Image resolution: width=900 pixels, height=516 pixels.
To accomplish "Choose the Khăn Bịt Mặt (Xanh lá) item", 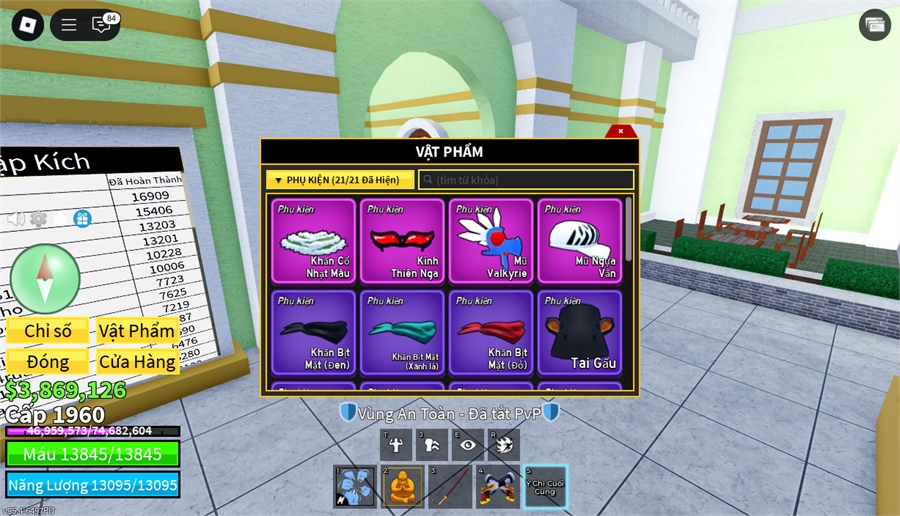I will point(402,332).
